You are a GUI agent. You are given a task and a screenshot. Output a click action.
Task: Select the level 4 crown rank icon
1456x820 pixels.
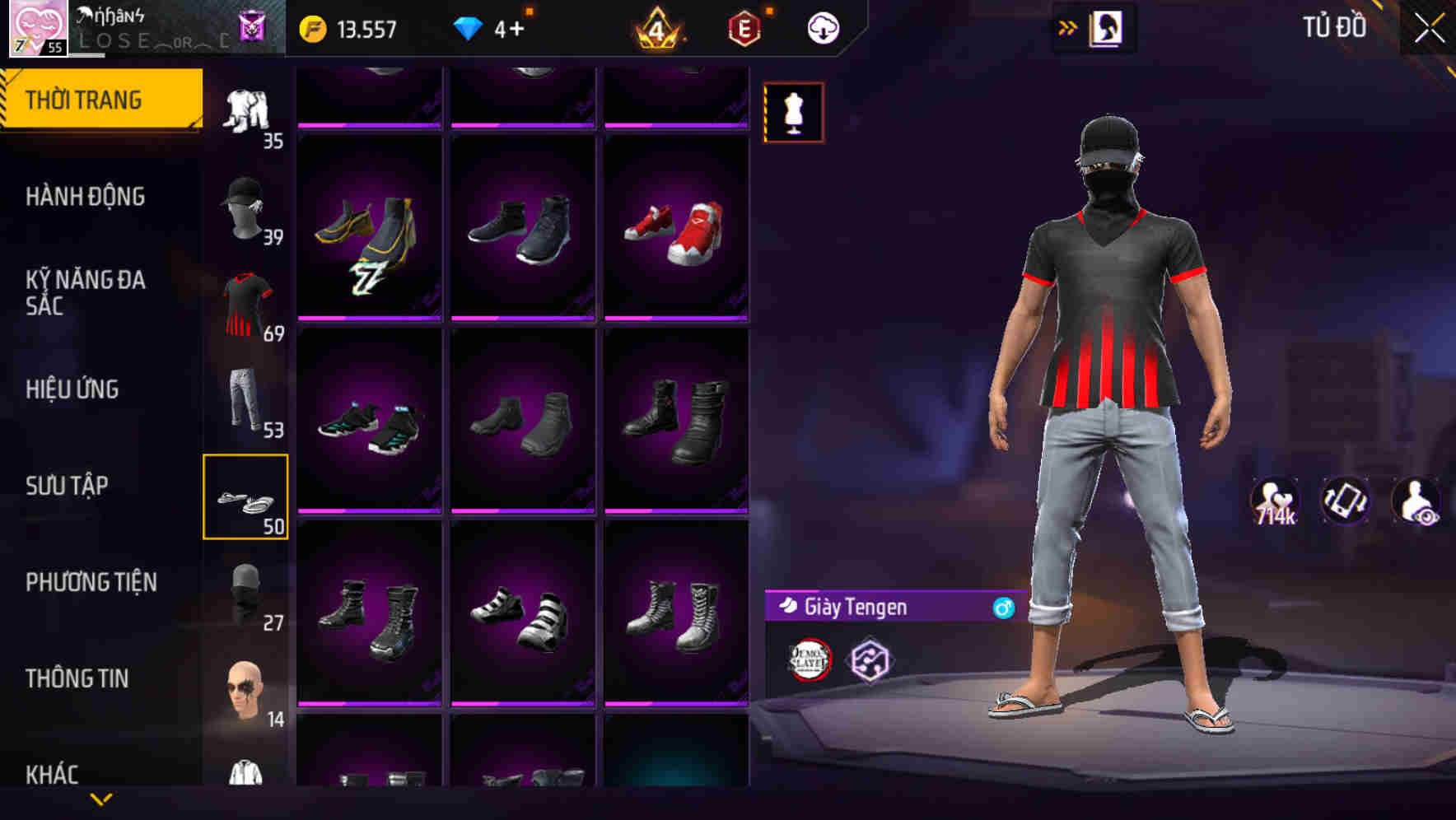coord(656,27)
